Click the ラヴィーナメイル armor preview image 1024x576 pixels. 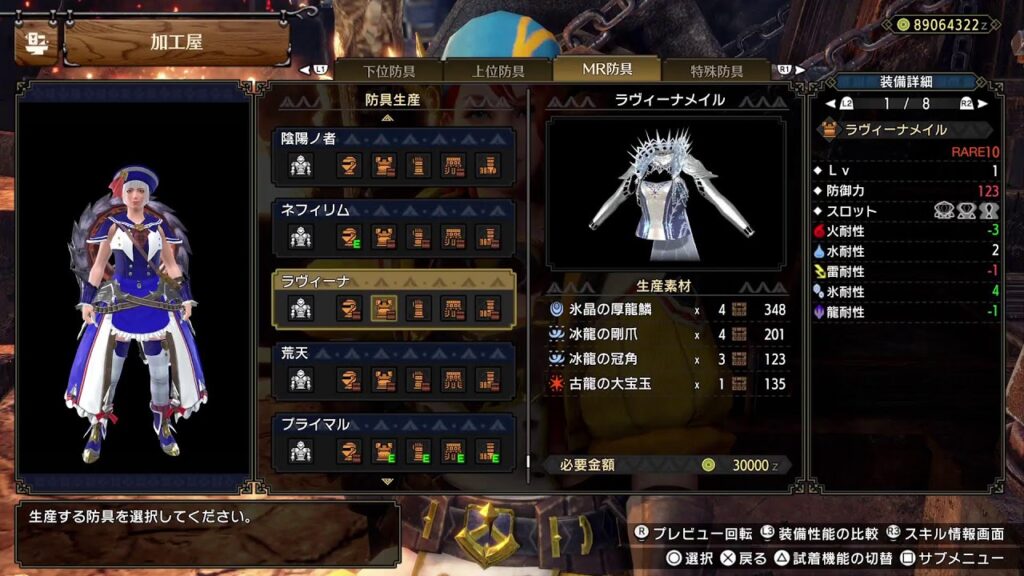(666, 193)
